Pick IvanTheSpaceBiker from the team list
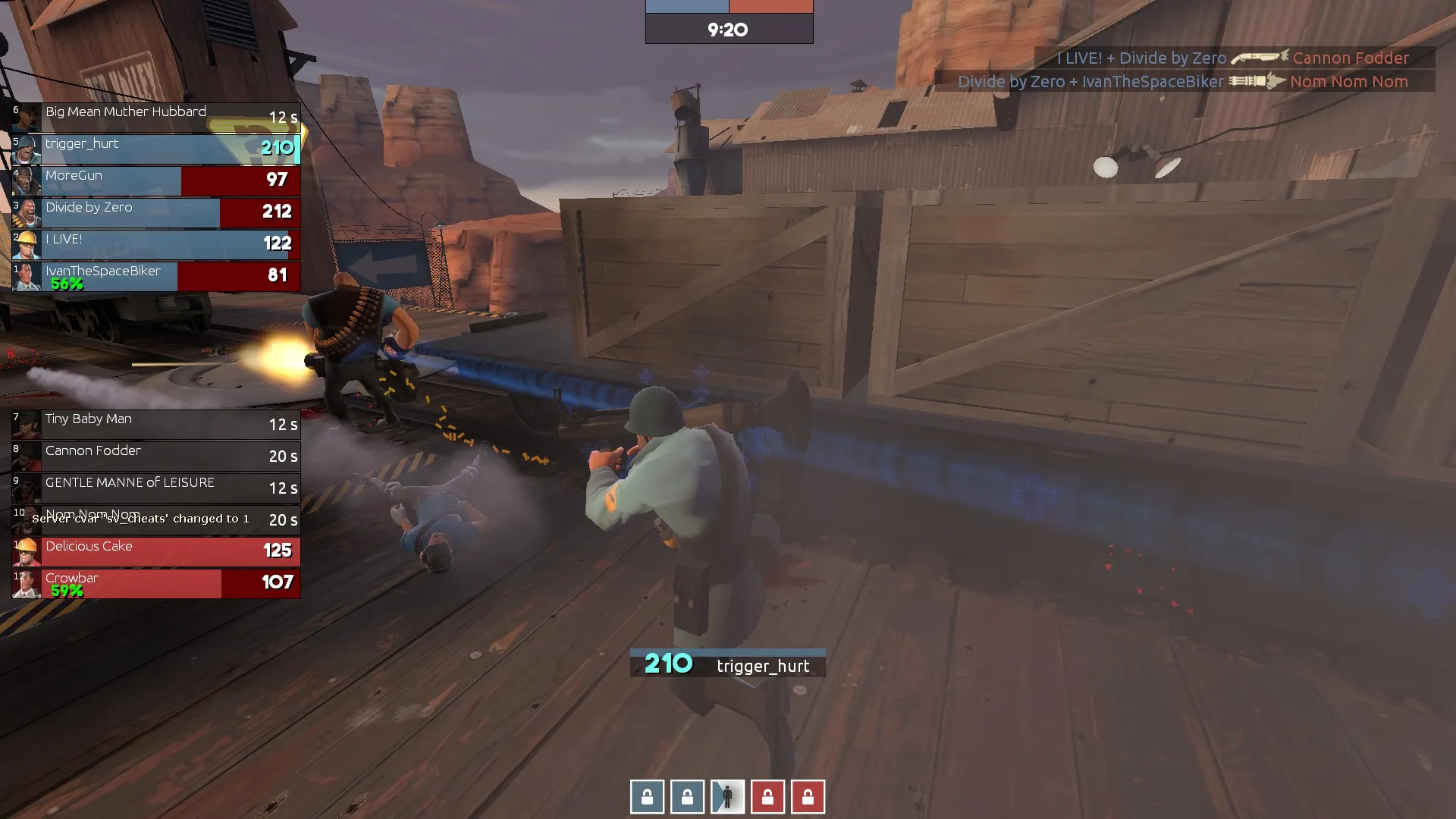The width and height of the screenshot is (1456, 819). (x=155, y=276)
